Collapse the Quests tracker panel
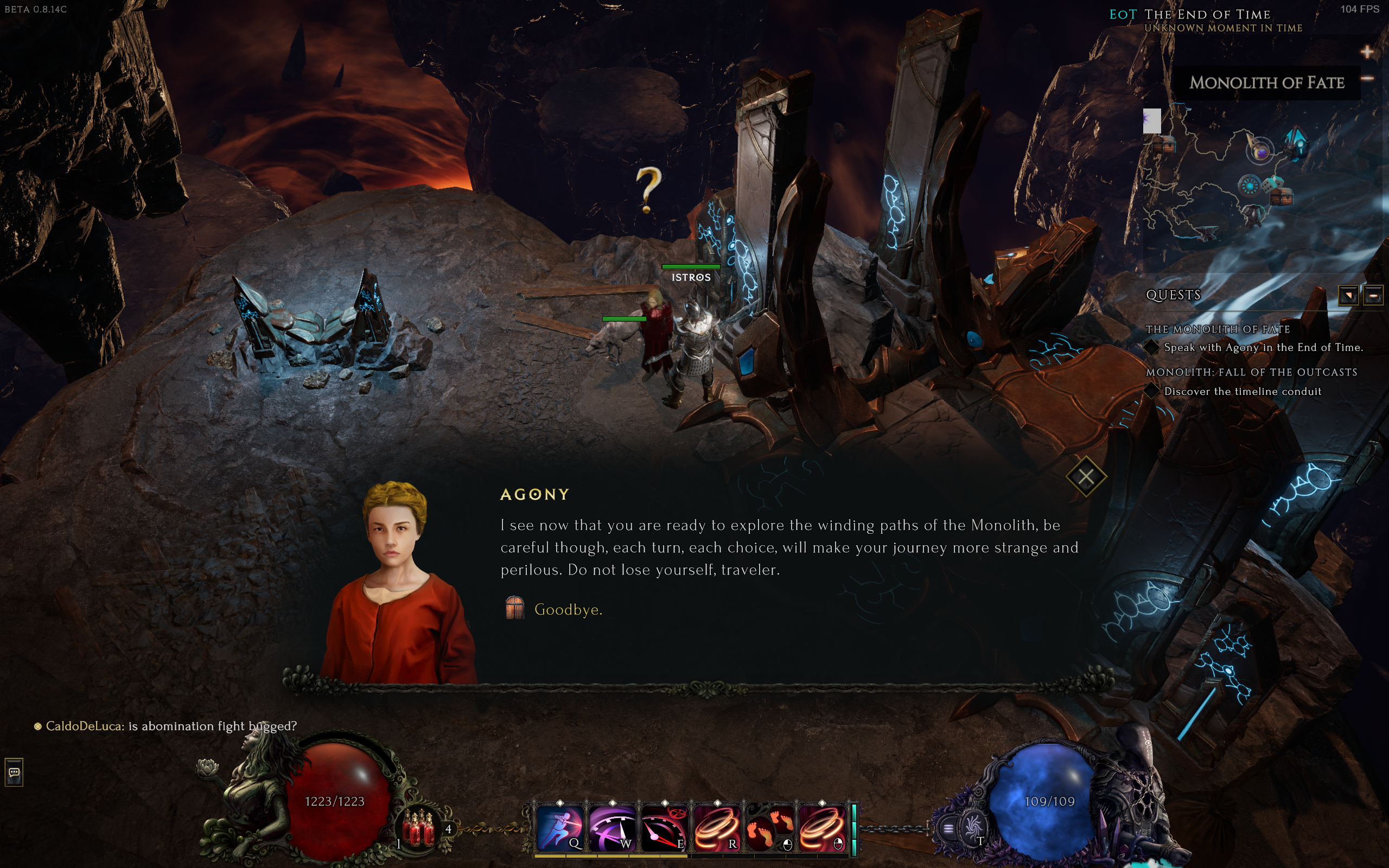This screenshot has height=868, width=1389. pyautogui.click(x=1373, y=296)
